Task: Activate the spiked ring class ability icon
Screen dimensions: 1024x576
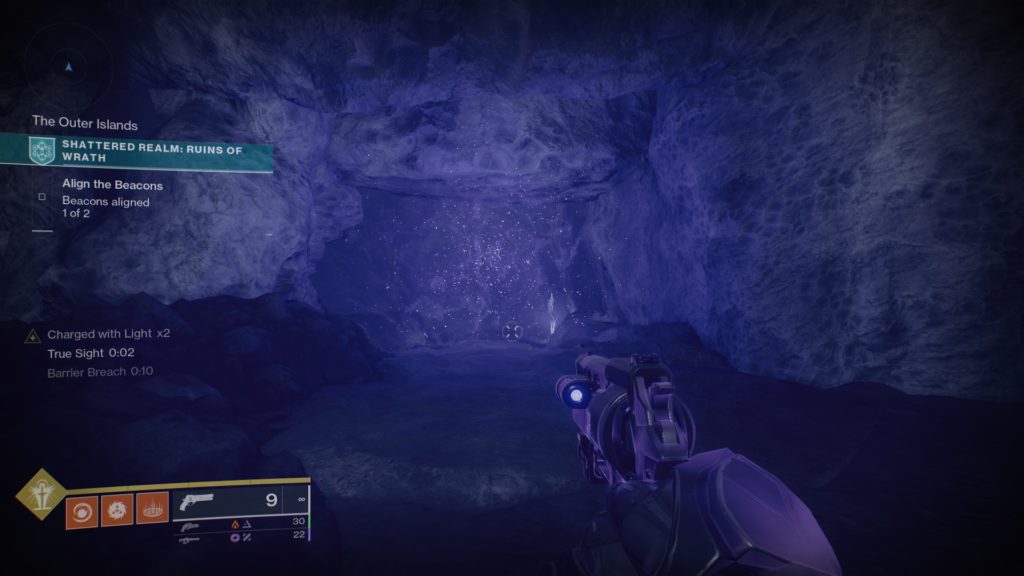Action: click(x=151, y=510)
